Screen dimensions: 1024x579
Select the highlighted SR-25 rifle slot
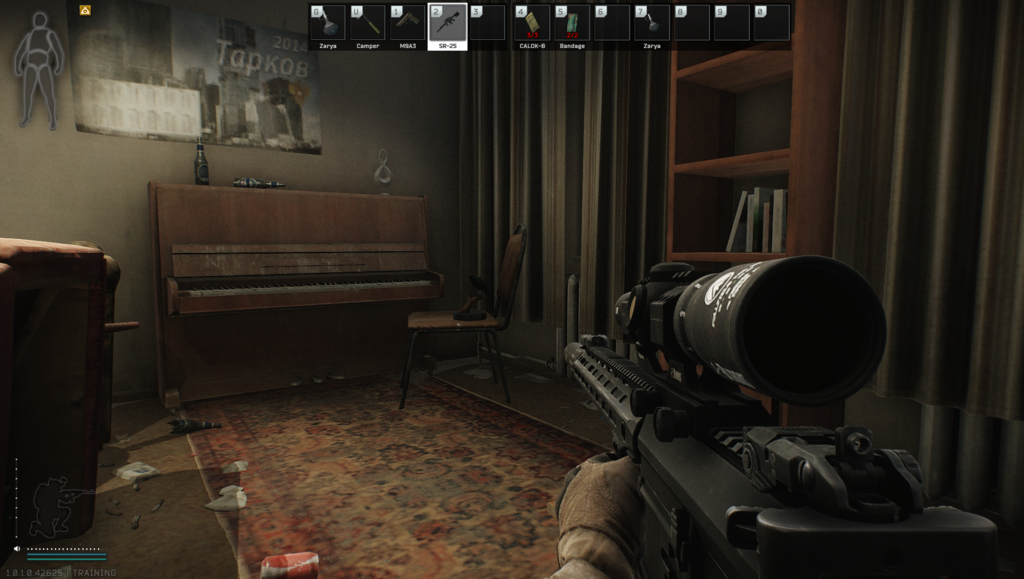click(447, 23)
